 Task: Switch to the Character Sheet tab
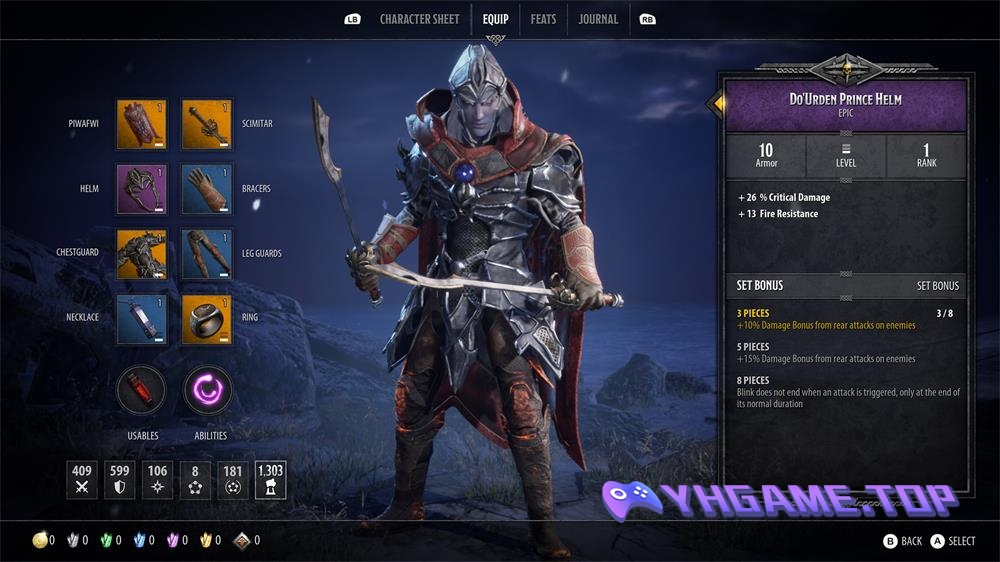418,19
